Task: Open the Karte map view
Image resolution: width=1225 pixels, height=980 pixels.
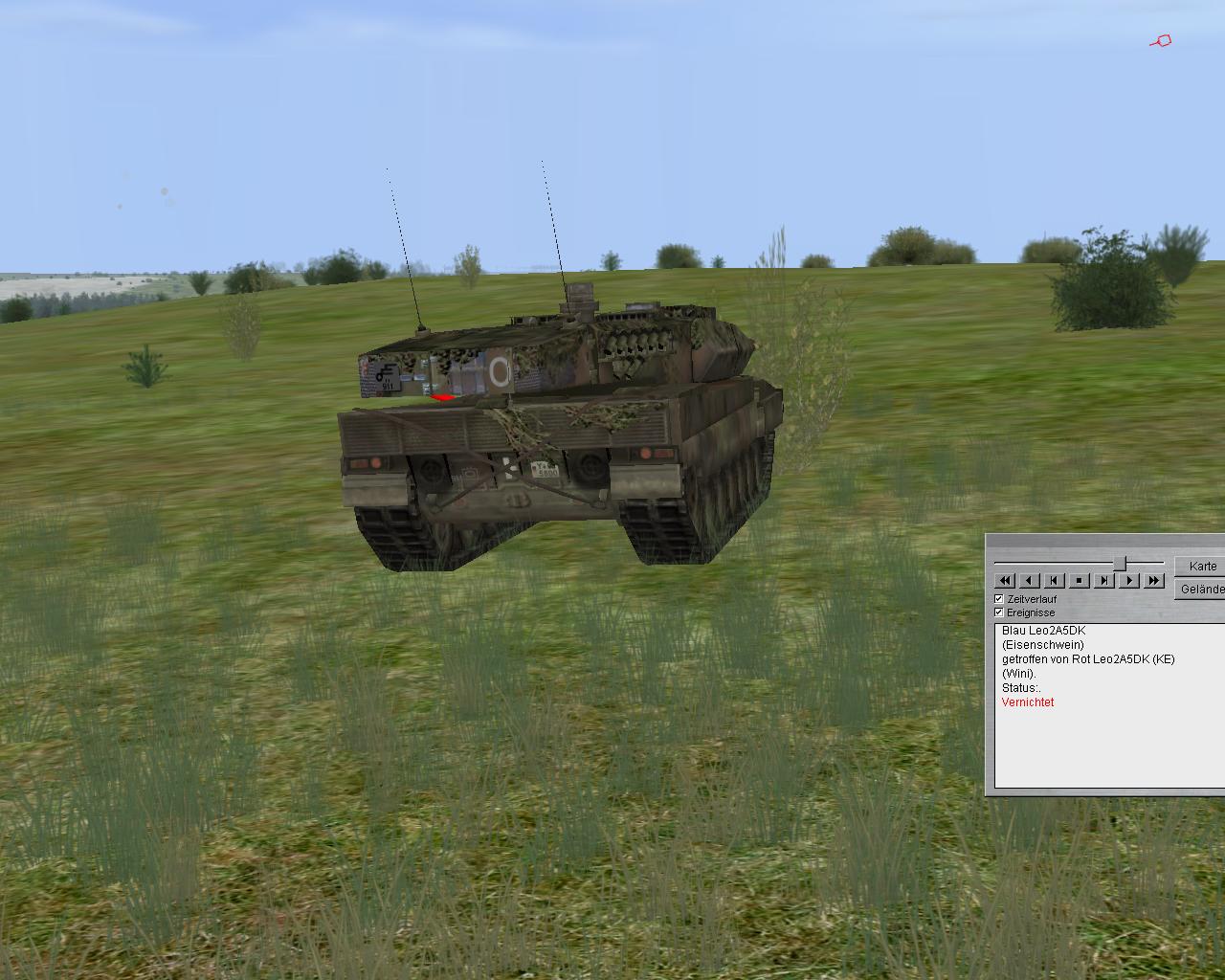Action: click(1202, 566)
